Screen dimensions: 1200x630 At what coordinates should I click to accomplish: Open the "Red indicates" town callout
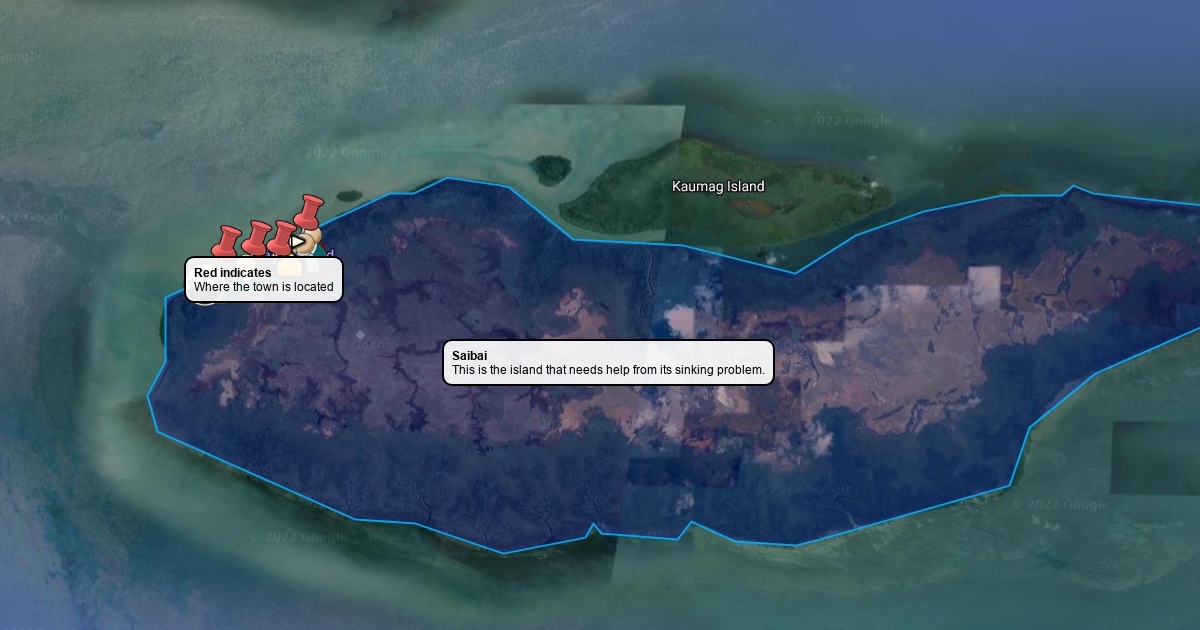[264, 280]
